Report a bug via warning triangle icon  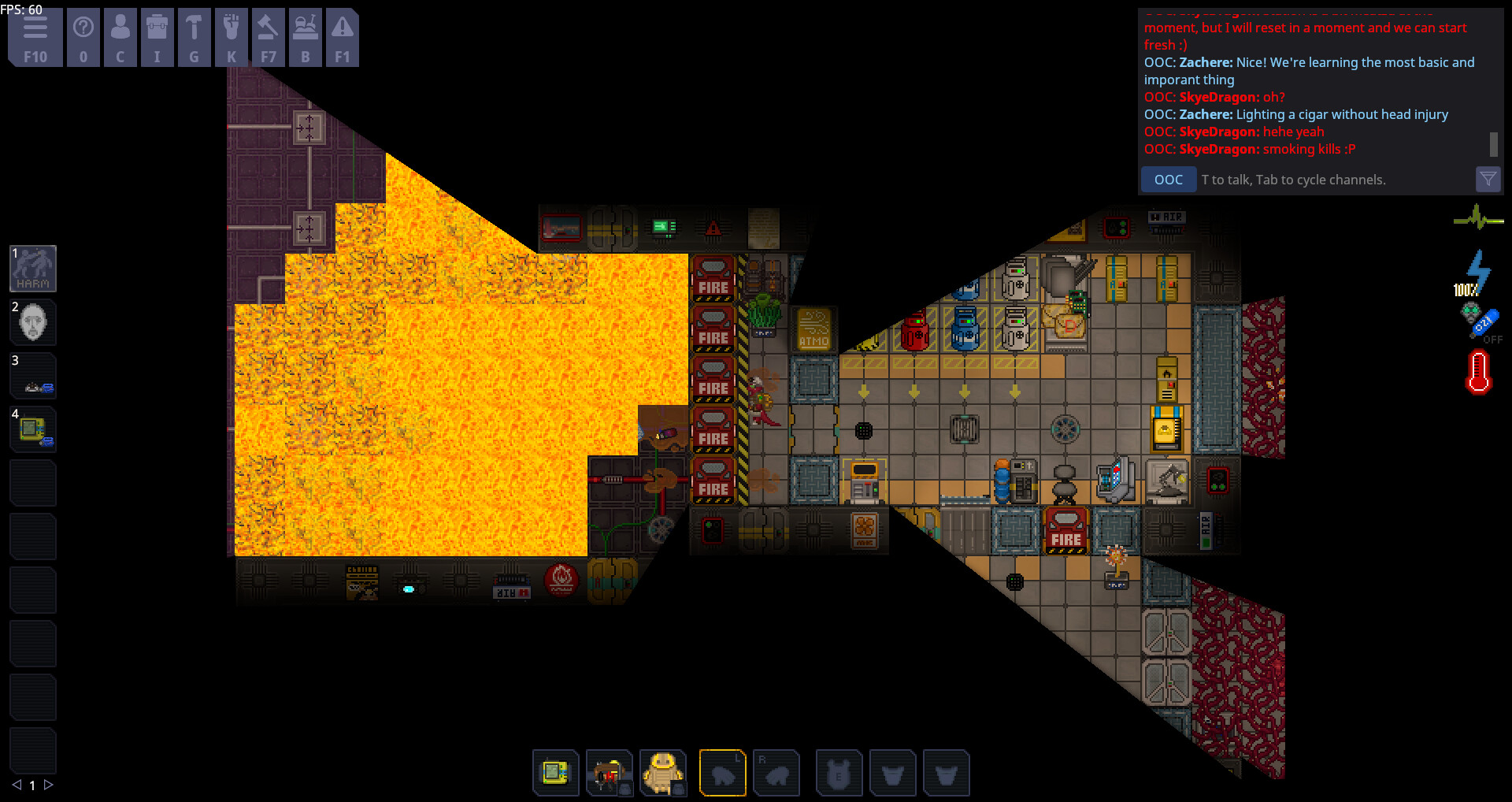pos(343,36)
